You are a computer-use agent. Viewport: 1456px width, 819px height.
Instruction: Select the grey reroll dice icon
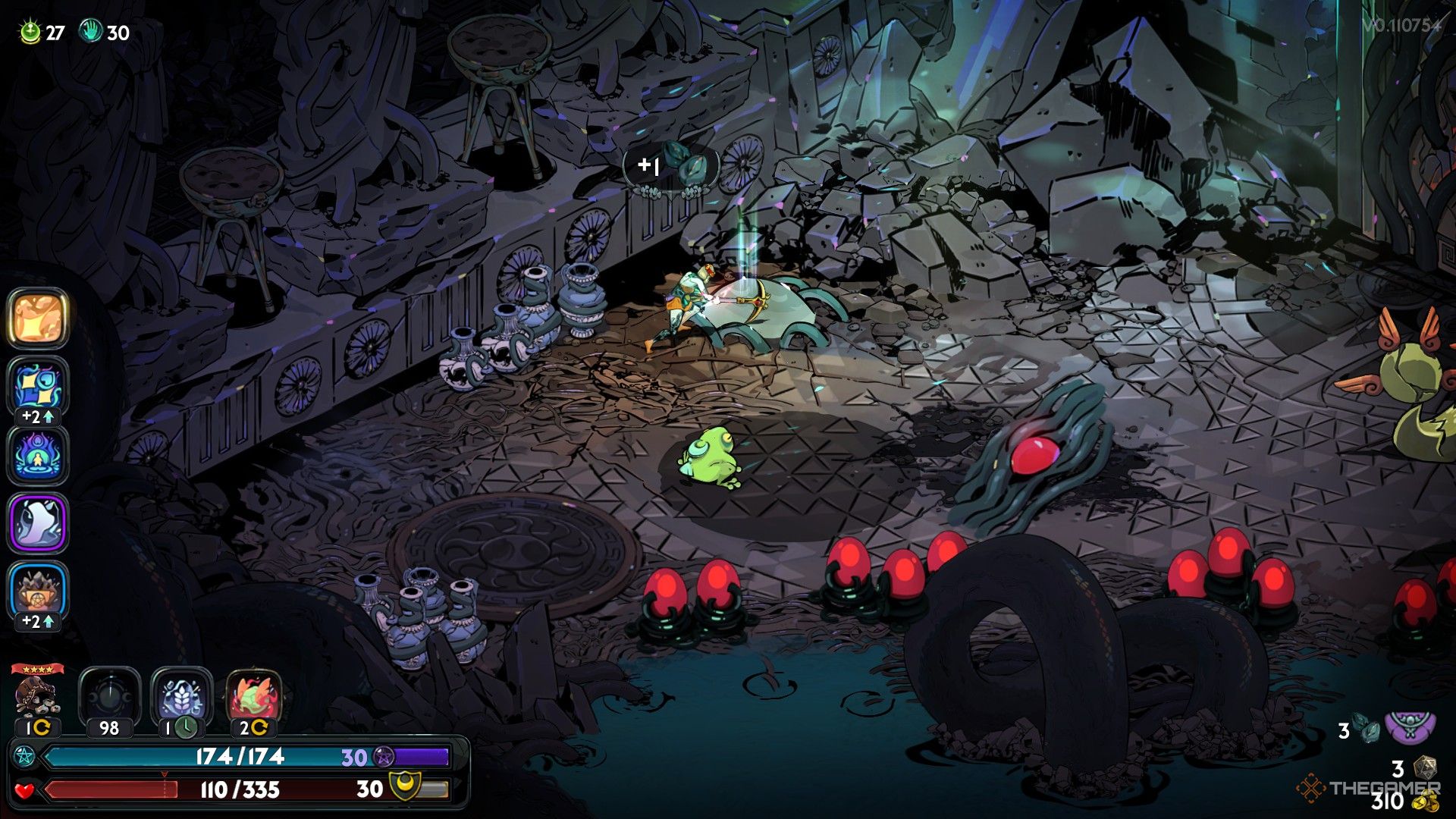pos(1425,767)
